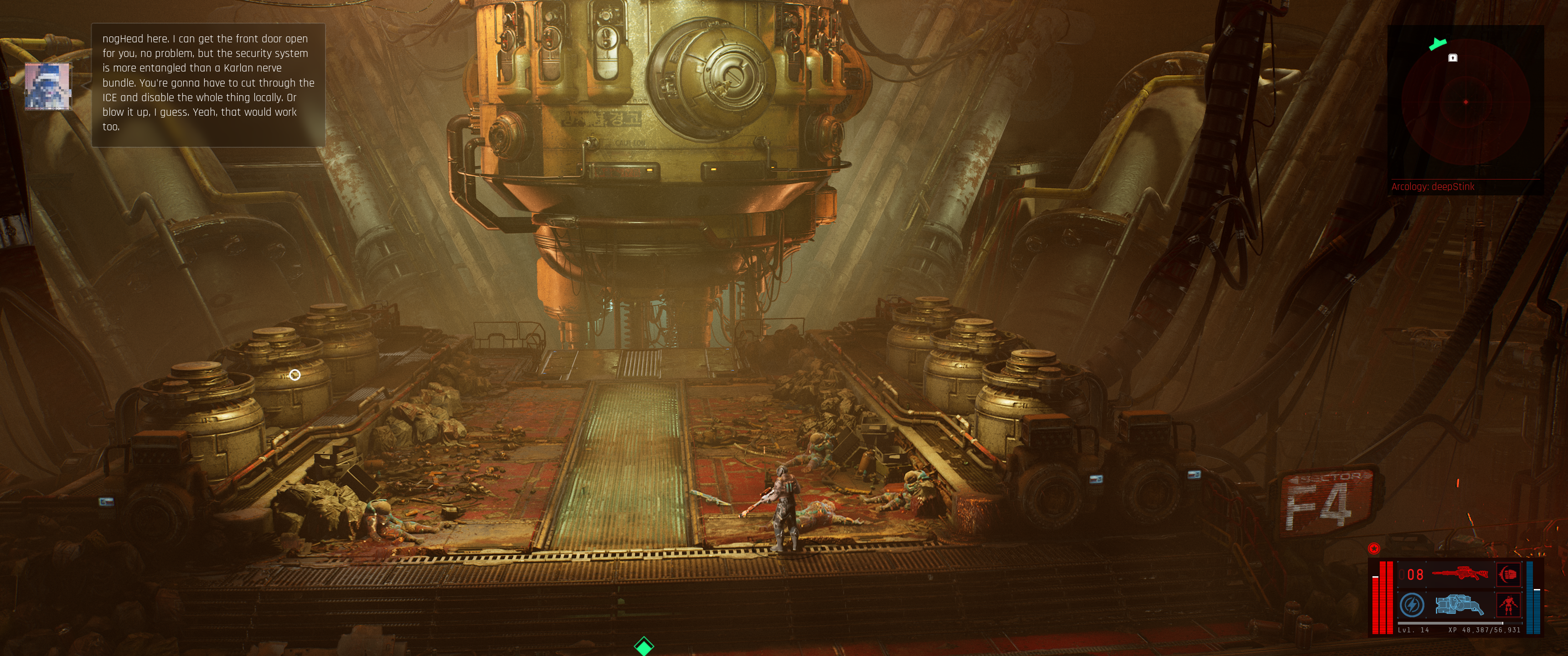Click the green objective marker on minimap
Image resolution: width=1568 pixels, height=656 pixels.
coord(1438,44)
